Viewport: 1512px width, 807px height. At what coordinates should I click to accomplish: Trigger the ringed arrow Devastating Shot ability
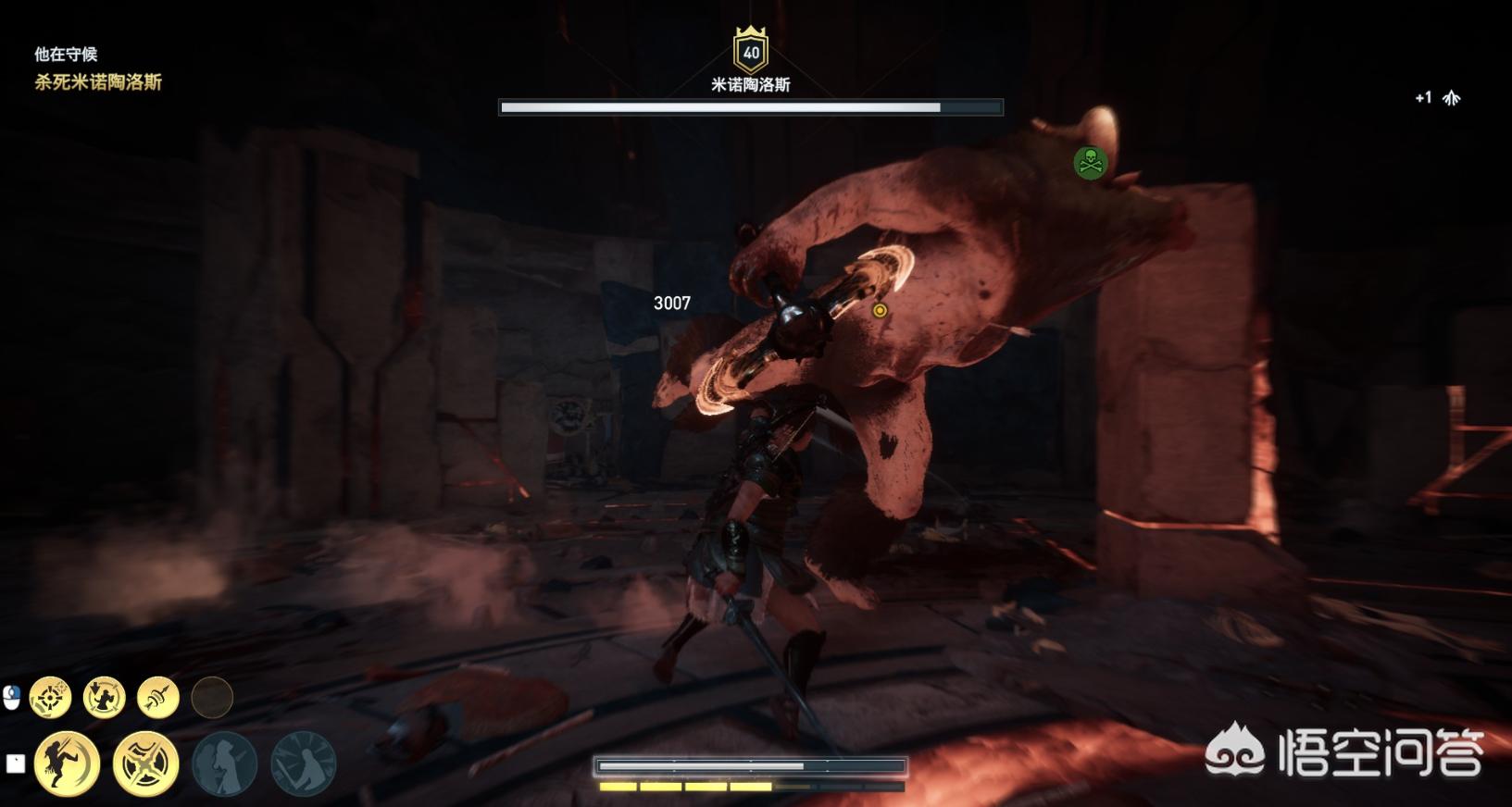tap(157, 698)
